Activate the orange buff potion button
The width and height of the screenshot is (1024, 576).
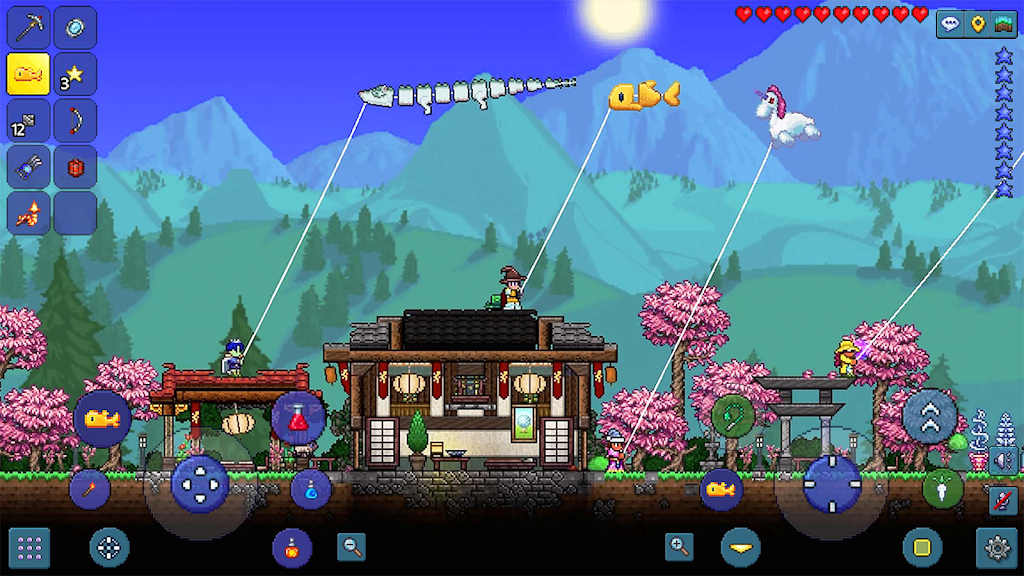click(292, 547)
